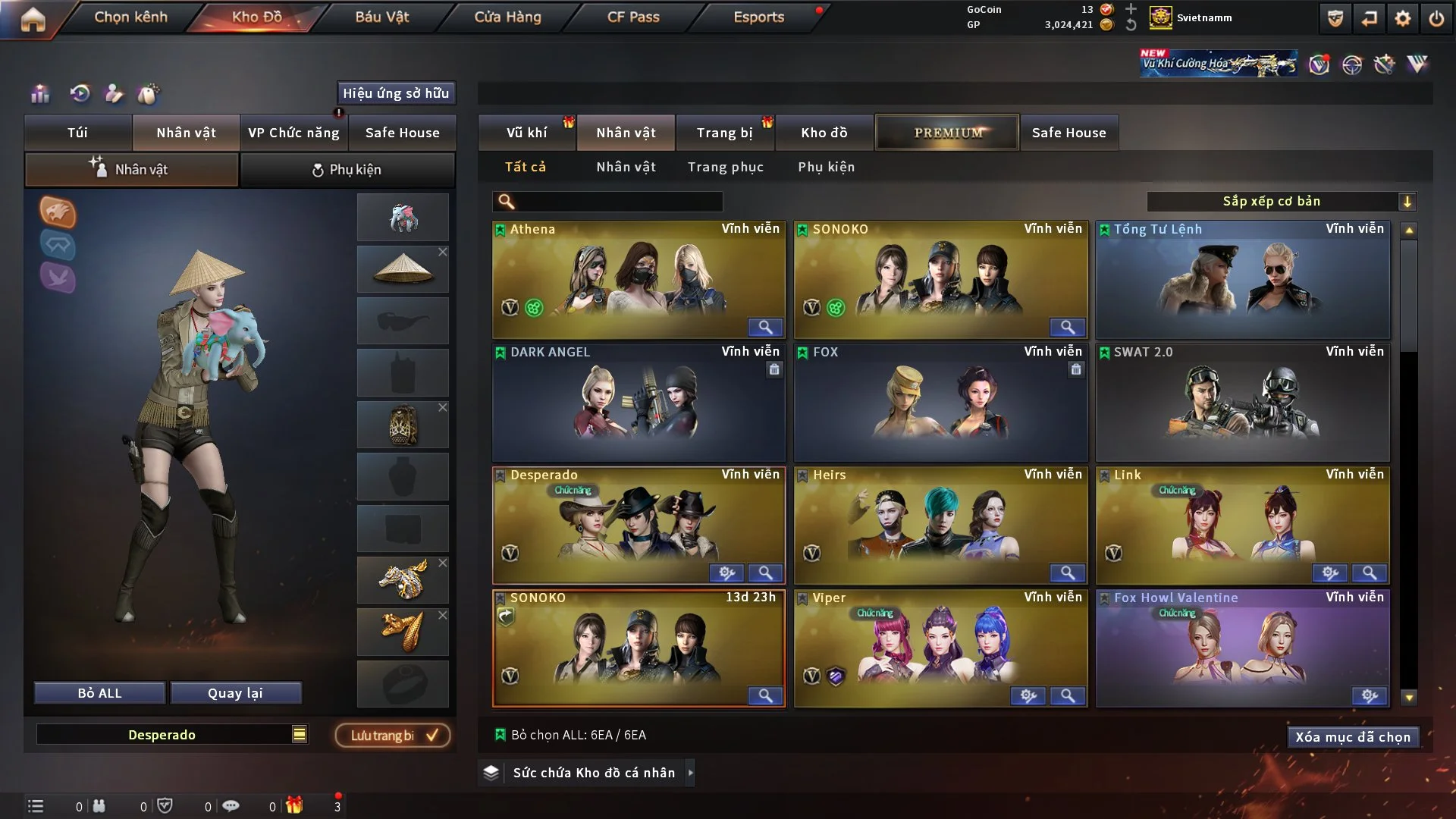
Task: Open the Cửa Hàng shop menu
Action: (x=507, y=17)
